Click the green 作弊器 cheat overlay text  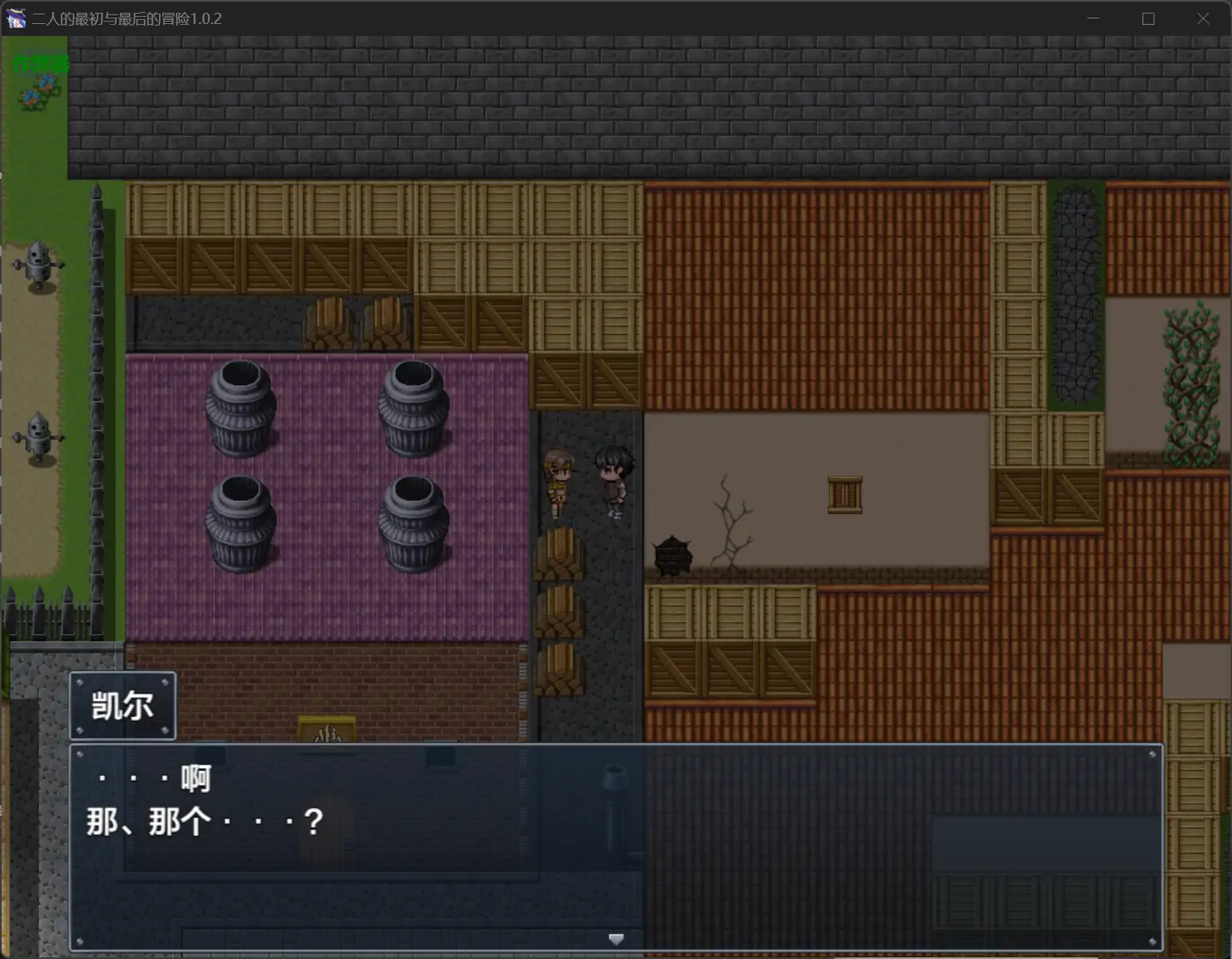[41, 63]
